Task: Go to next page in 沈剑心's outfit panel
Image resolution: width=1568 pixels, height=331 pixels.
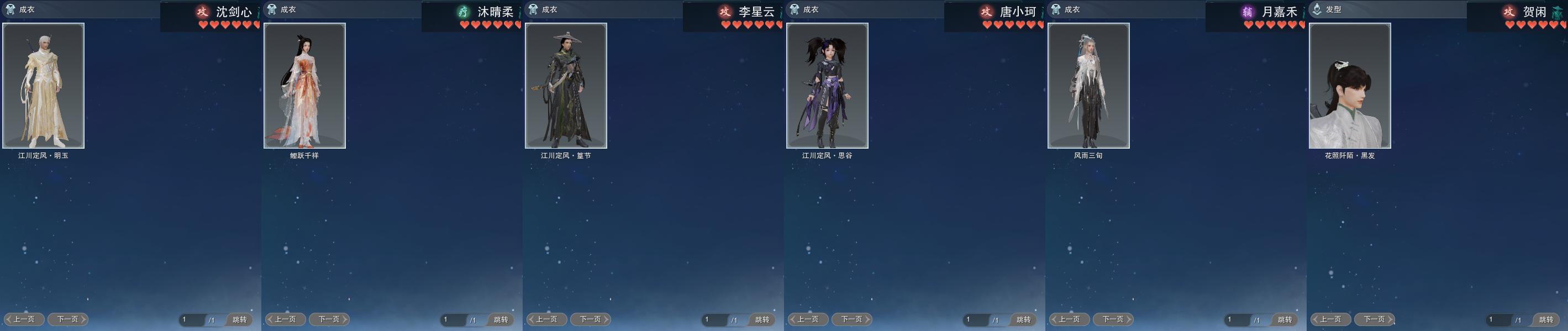Action: click(x=68, y=319)
